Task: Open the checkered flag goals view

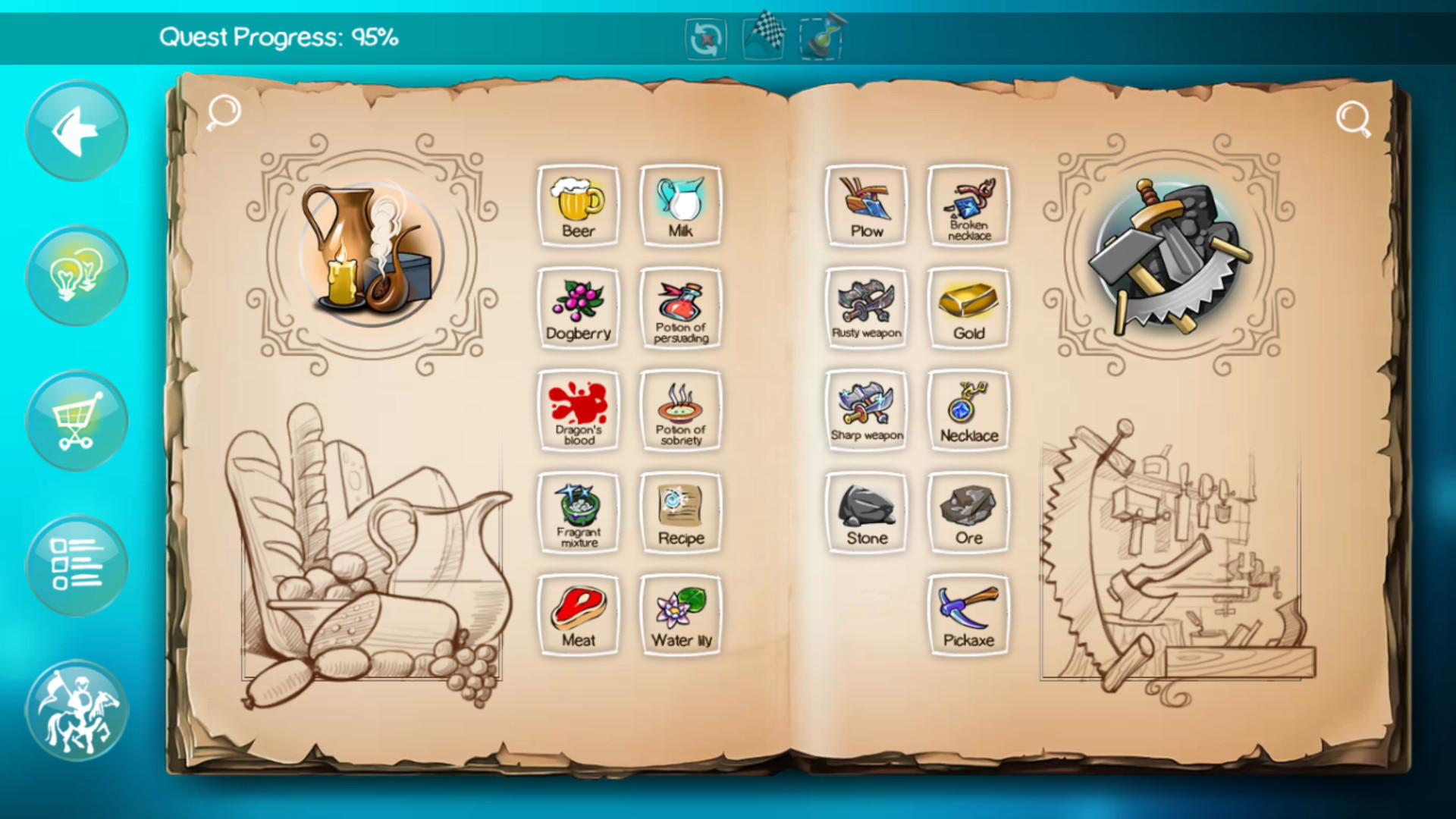Action: [x=762, y=36]
